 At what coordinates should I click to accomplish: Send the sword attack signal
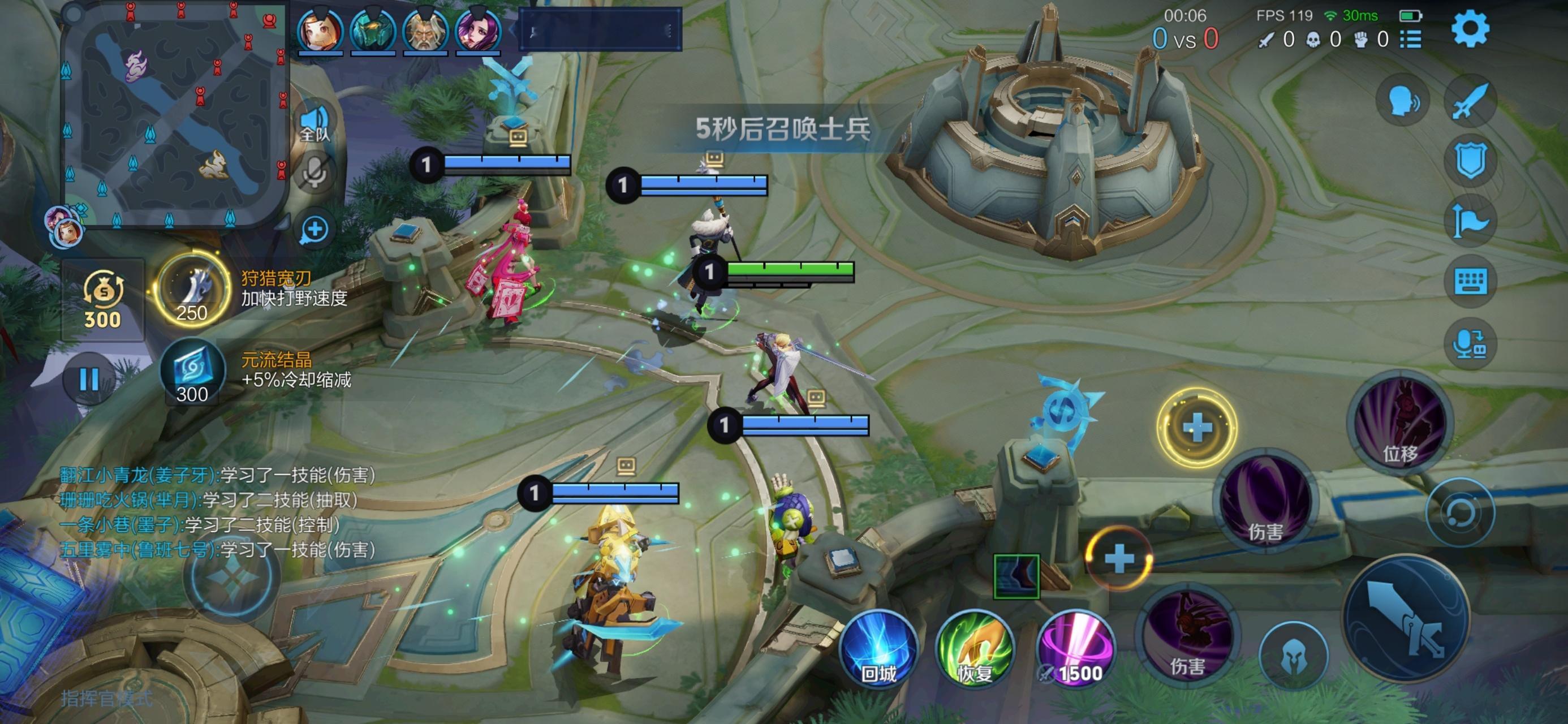[1470, 102]
